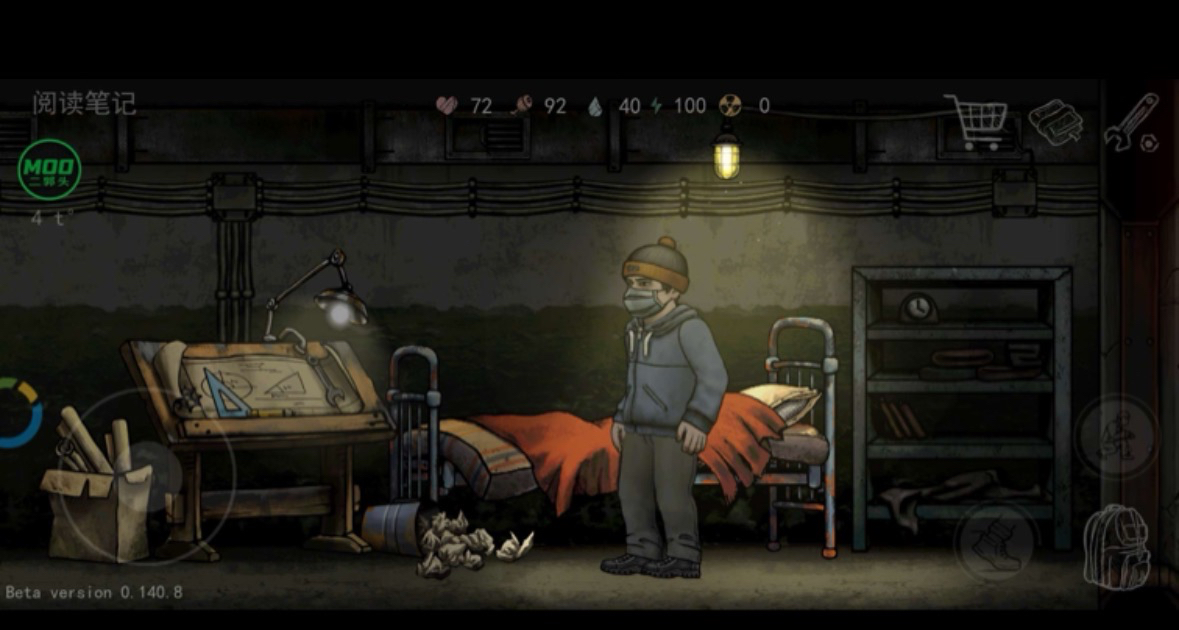Open the rolled bundle icon beside the cart
This screenshot has height=630, width=1179.
pos(1056,122)
